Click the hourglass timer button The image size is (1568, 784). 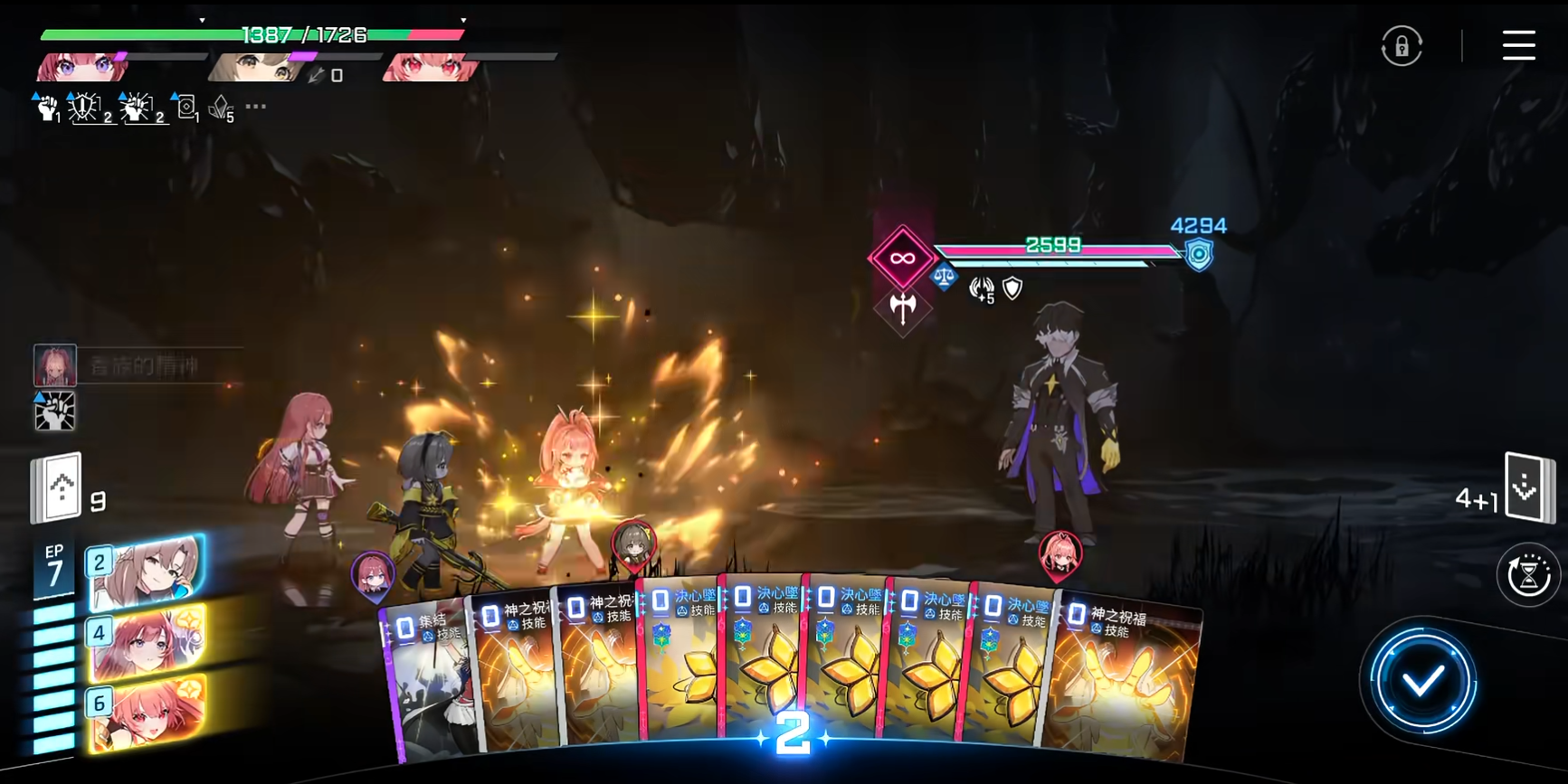click(x=1528, y=575)
